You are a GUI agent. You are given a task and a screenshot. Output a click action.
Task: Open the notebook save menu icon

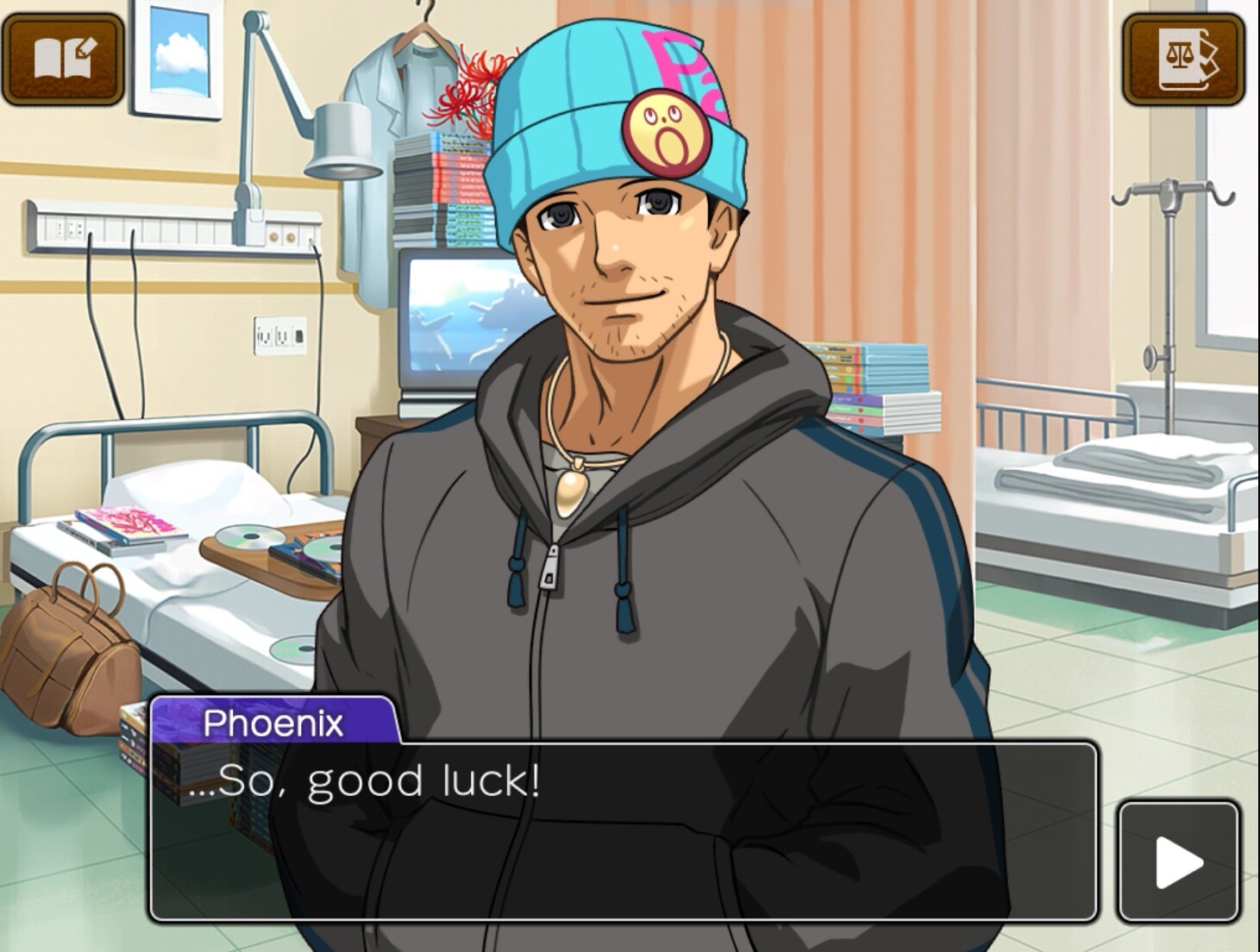63,59
